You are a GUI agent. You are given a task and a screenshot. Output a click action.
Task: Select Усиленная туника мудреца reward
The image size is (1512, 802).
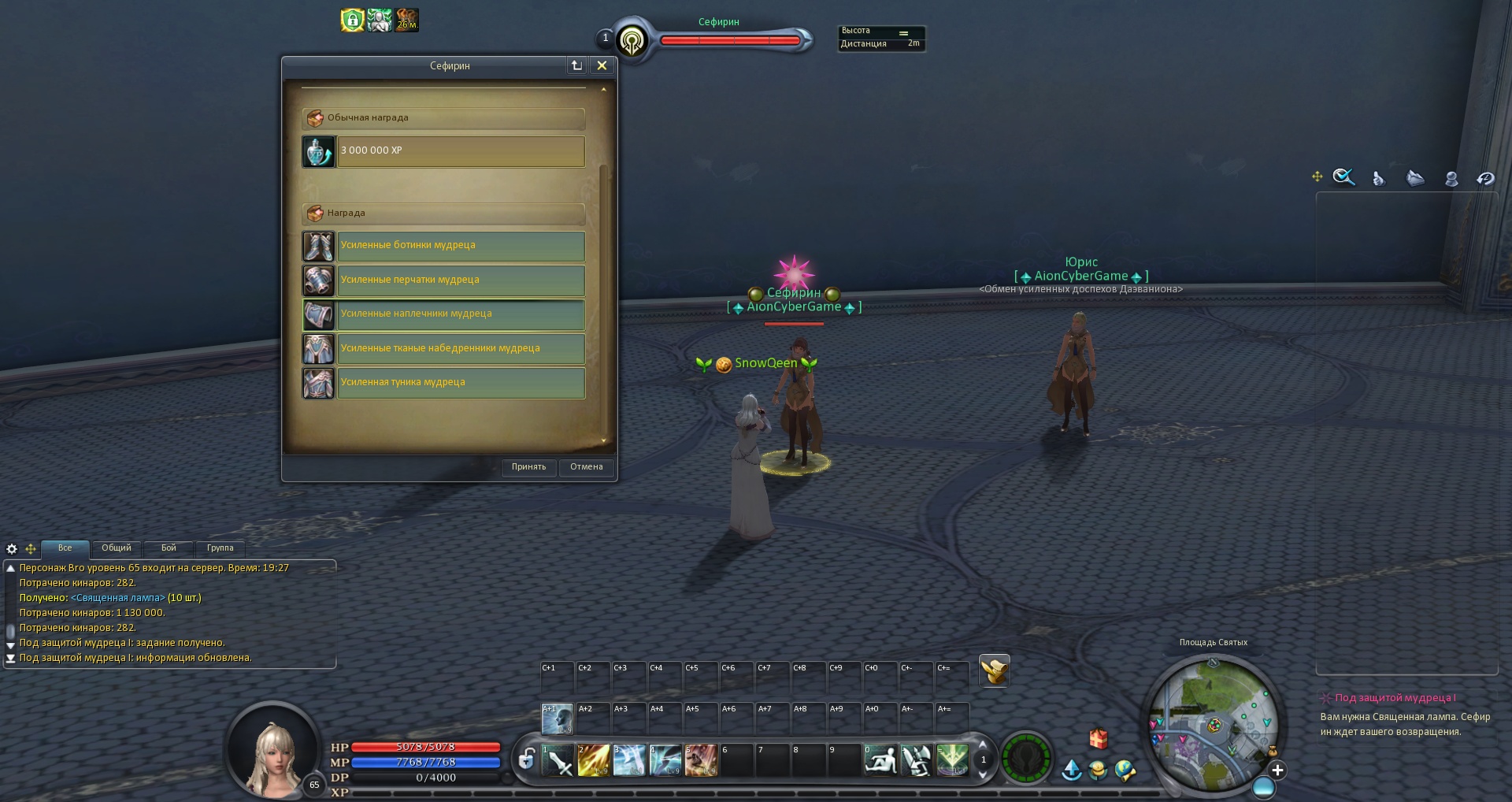(x=461, y=382)
